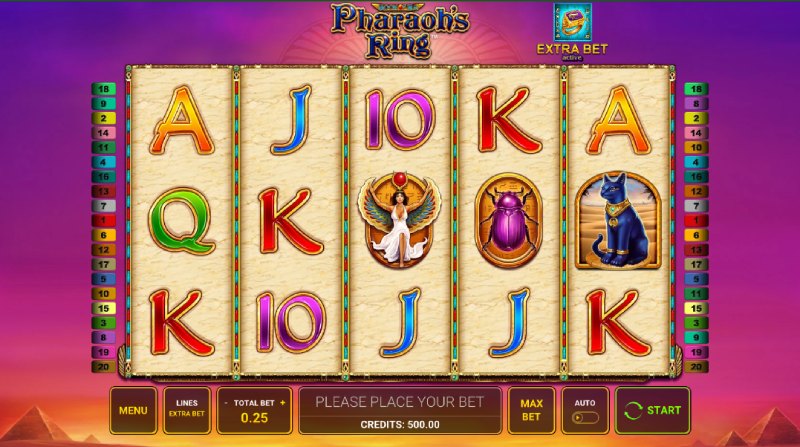This screenshot has width=800, height=447.
Task: Click the LINES Extra Bet button
Action: point(187,410)
